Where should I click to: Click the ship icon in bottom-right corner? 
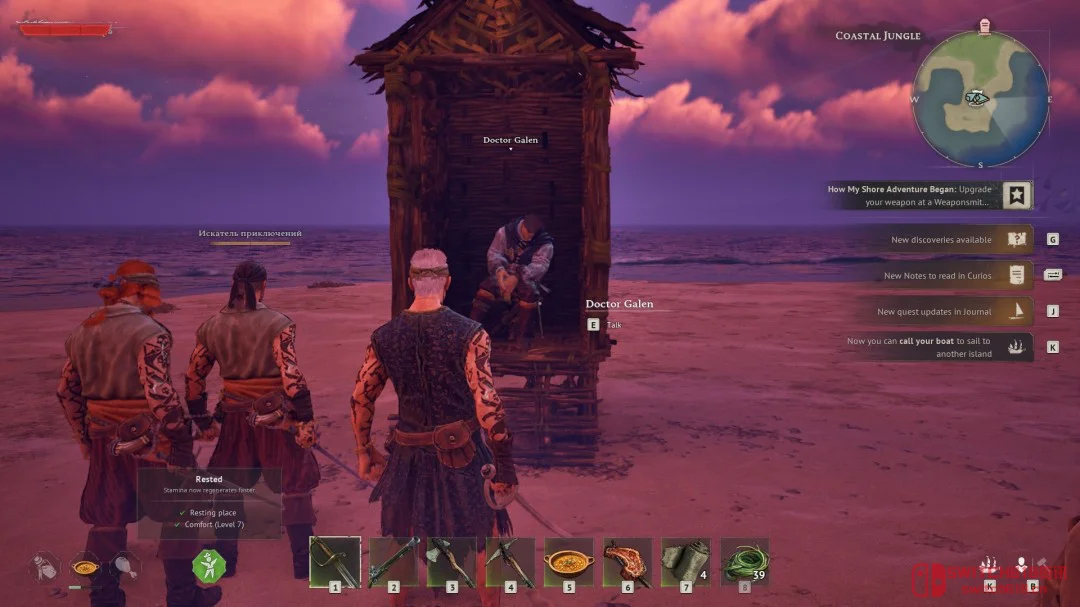pos(990,565)
